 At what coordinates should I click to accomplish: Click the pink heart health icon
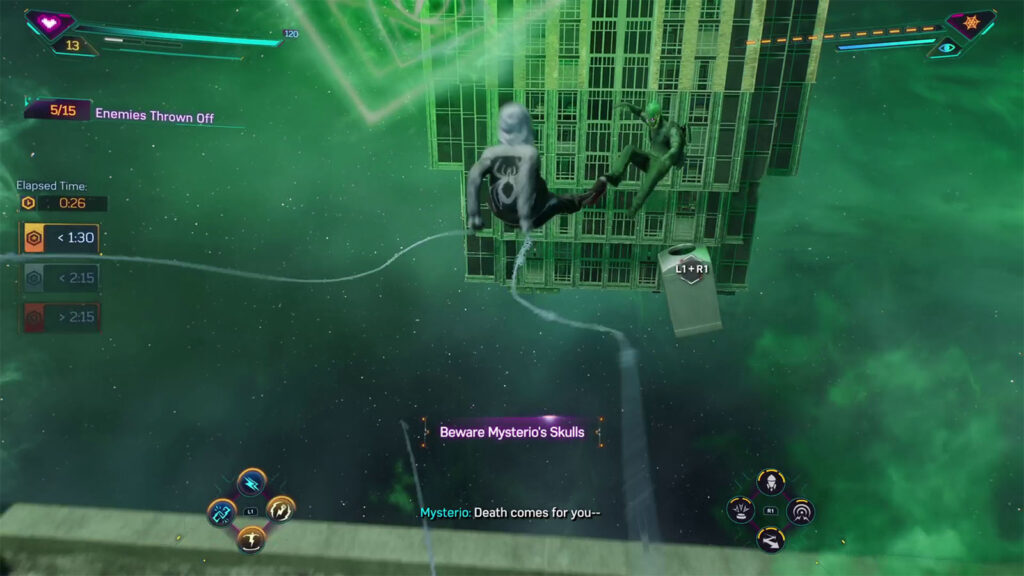(48, 21)
